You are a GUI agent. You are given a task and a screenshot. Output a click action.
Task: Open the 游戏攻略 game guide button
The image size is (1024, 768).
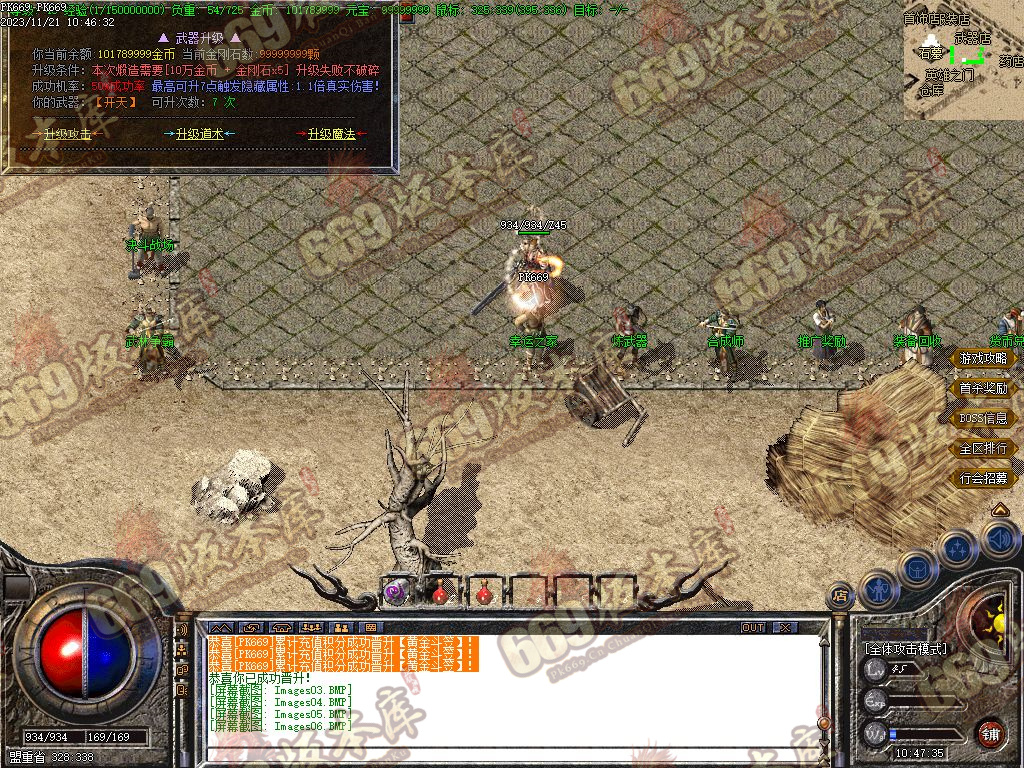pyautogui.click(x=983, y=358)
